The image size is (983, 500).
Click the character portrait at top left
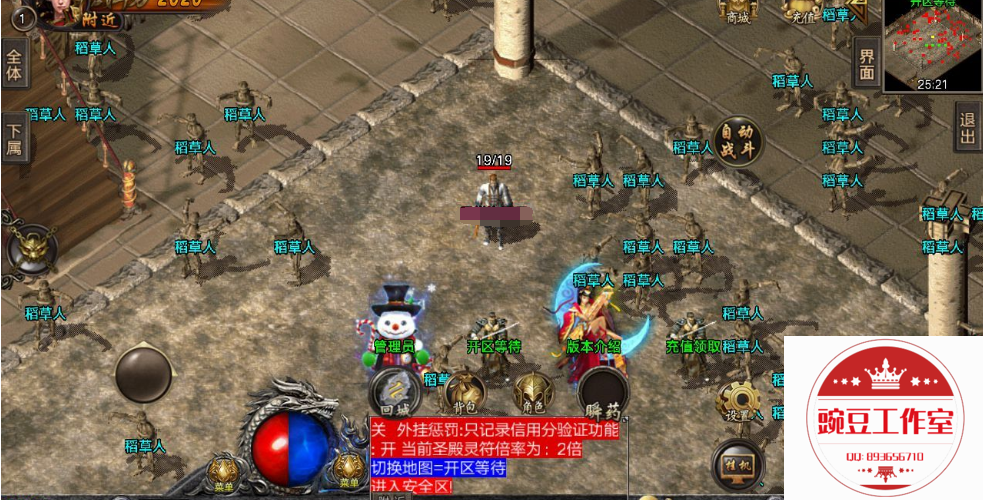tap(66, 10)
